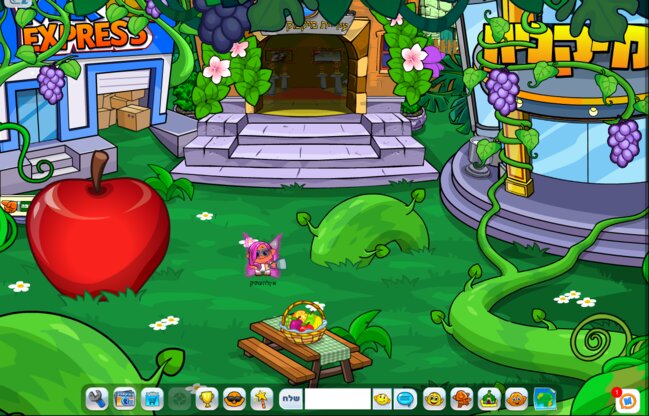Open the shopping cart store icon
Screen dimensions: 649x416
(152, 399)
